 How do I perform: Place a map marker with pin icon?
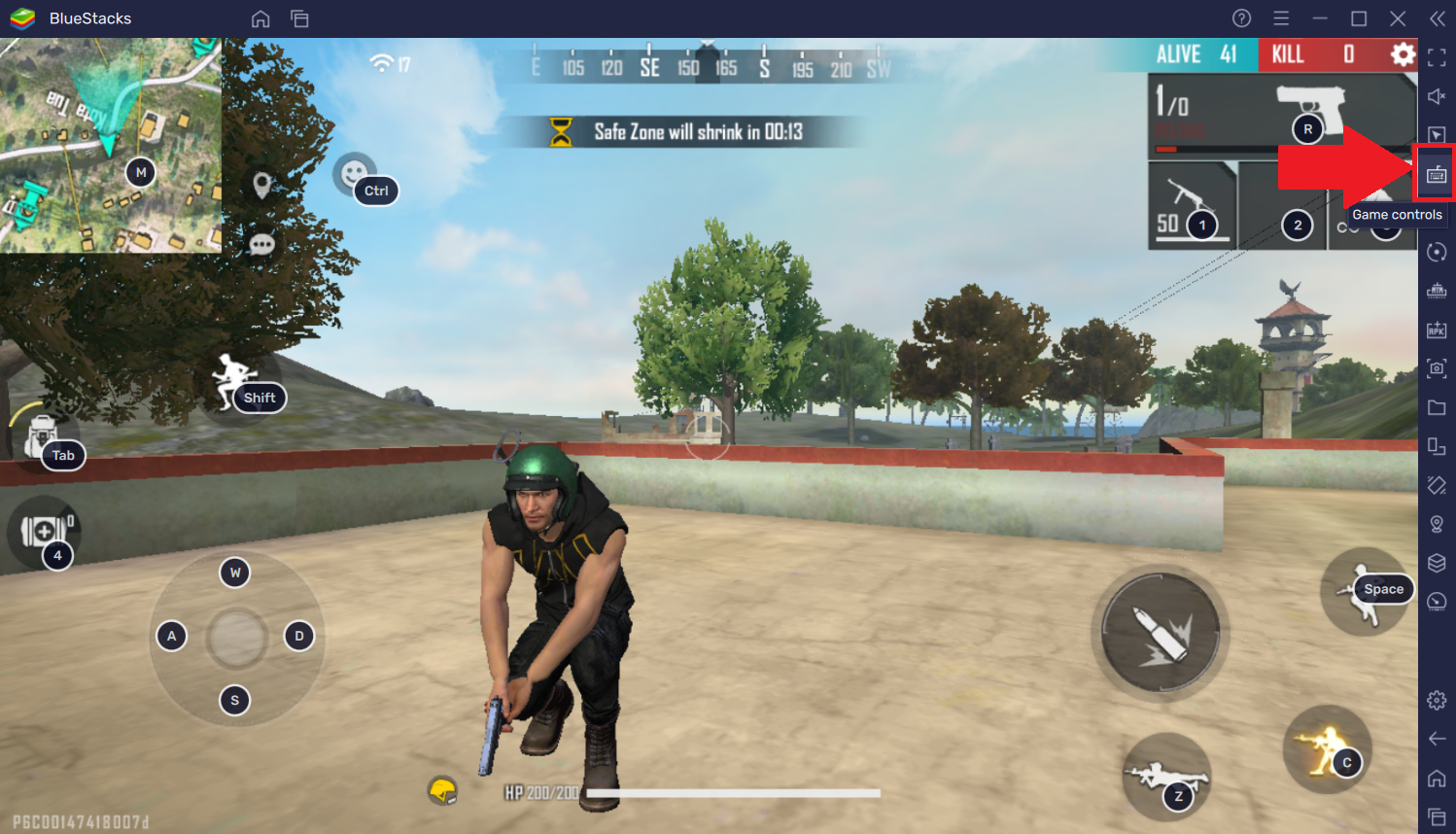pos(261,185)
